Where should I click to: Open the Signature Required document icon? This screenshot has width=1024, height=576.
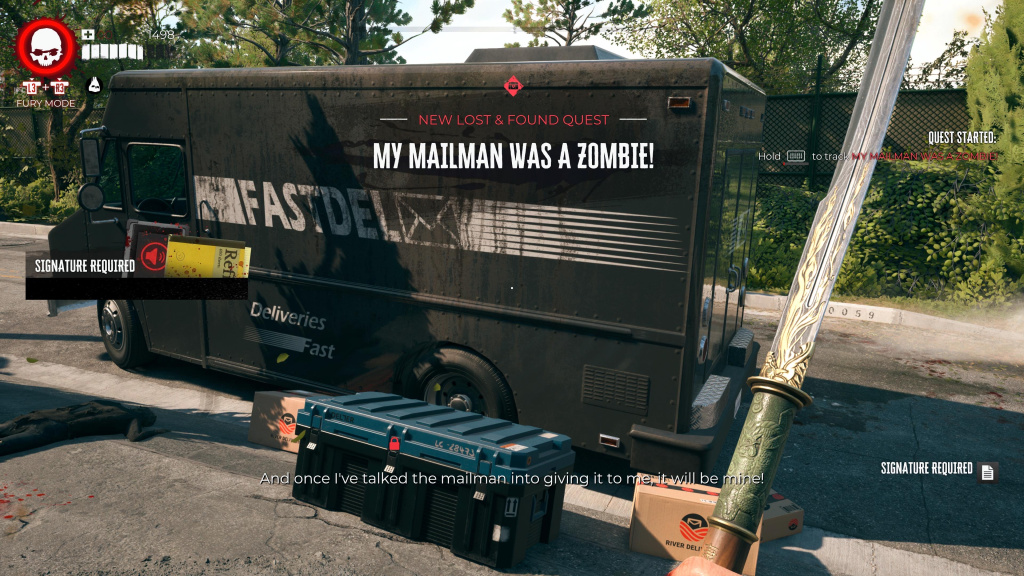coord(988,472)
